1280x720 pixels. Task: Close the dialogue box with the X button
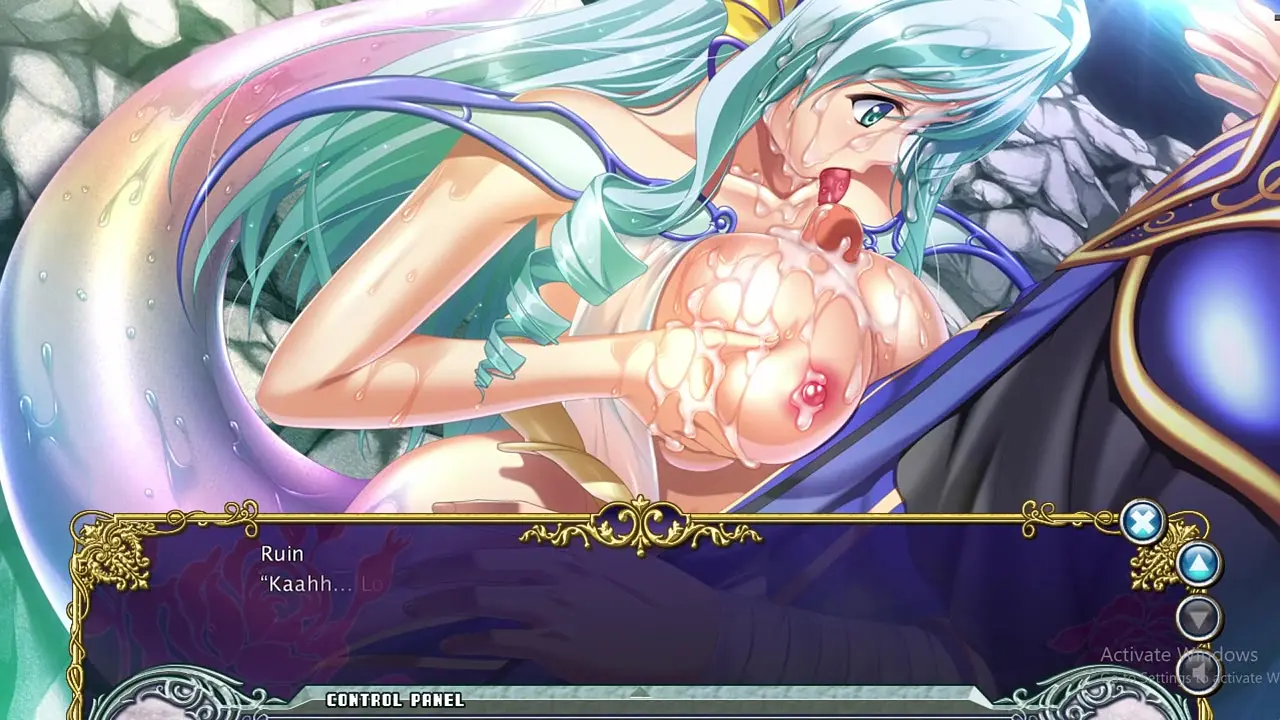tap(1142, 522)
